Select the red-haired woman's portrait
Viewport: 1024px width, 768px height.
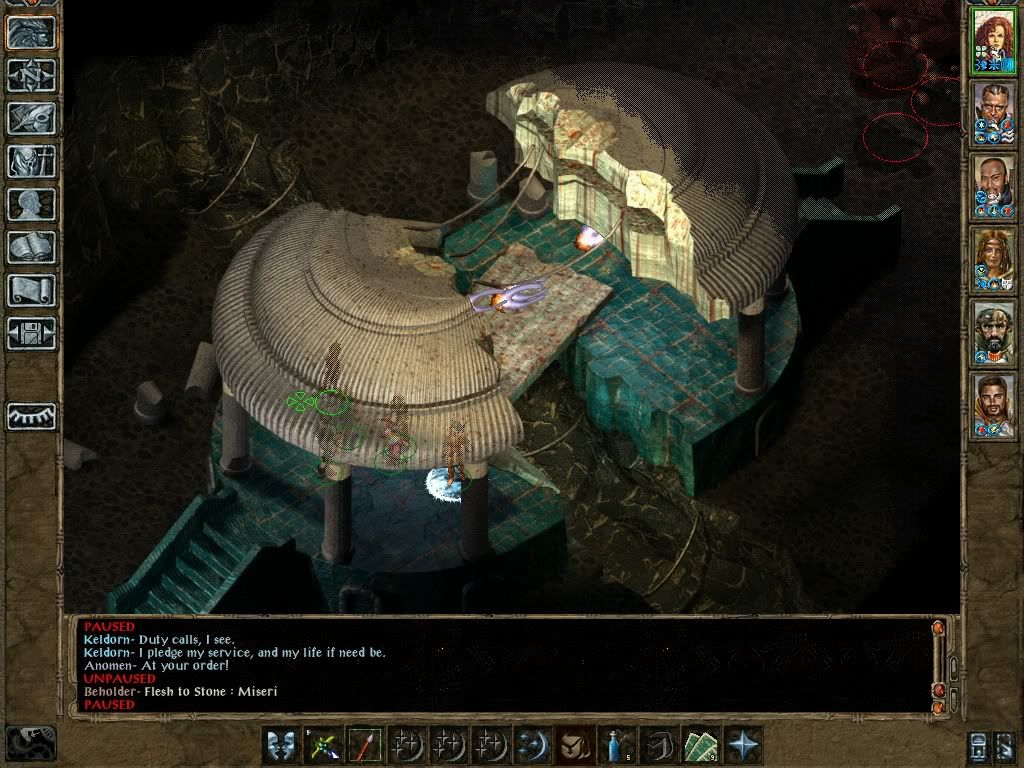click(x=993, y=41)
